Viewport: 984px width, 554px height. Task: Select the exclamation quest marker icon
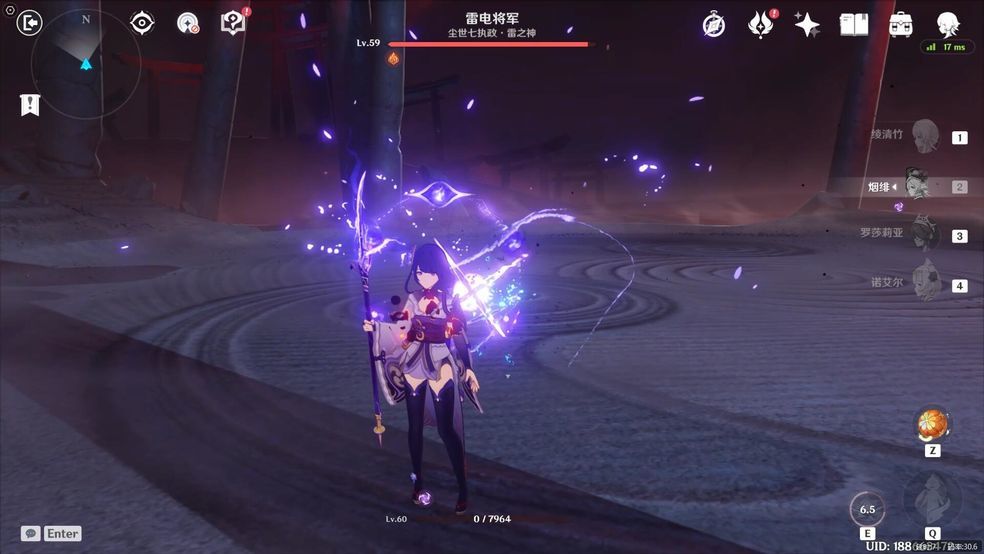point(30,104)
